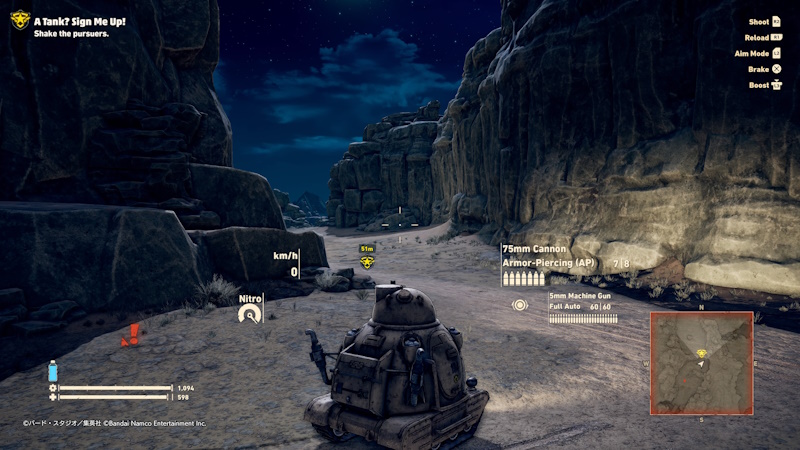Activate the Nitro boost icon

[x=249, y=314]
